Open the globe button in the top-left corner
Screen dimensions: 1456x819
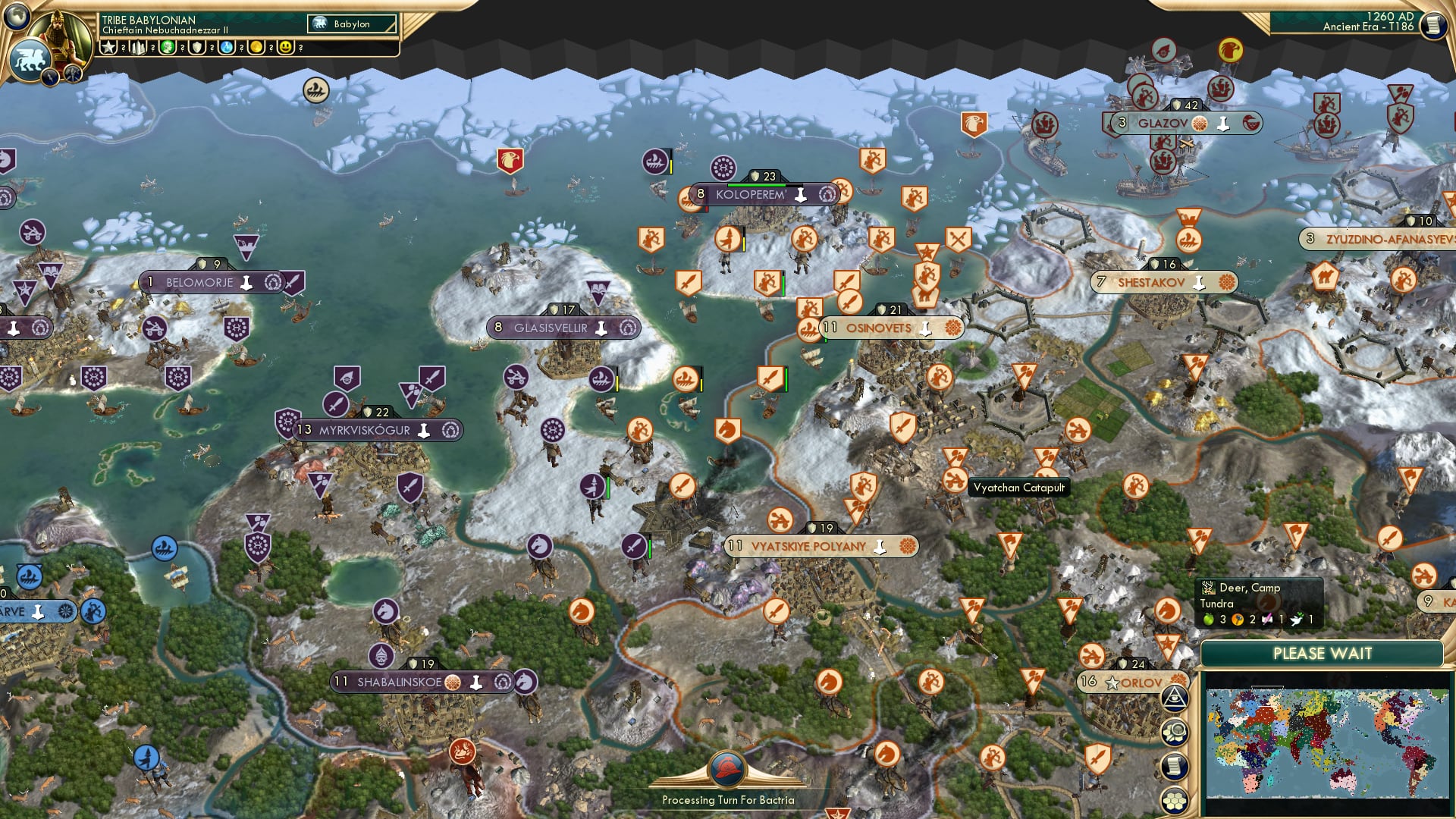(17, 17)
